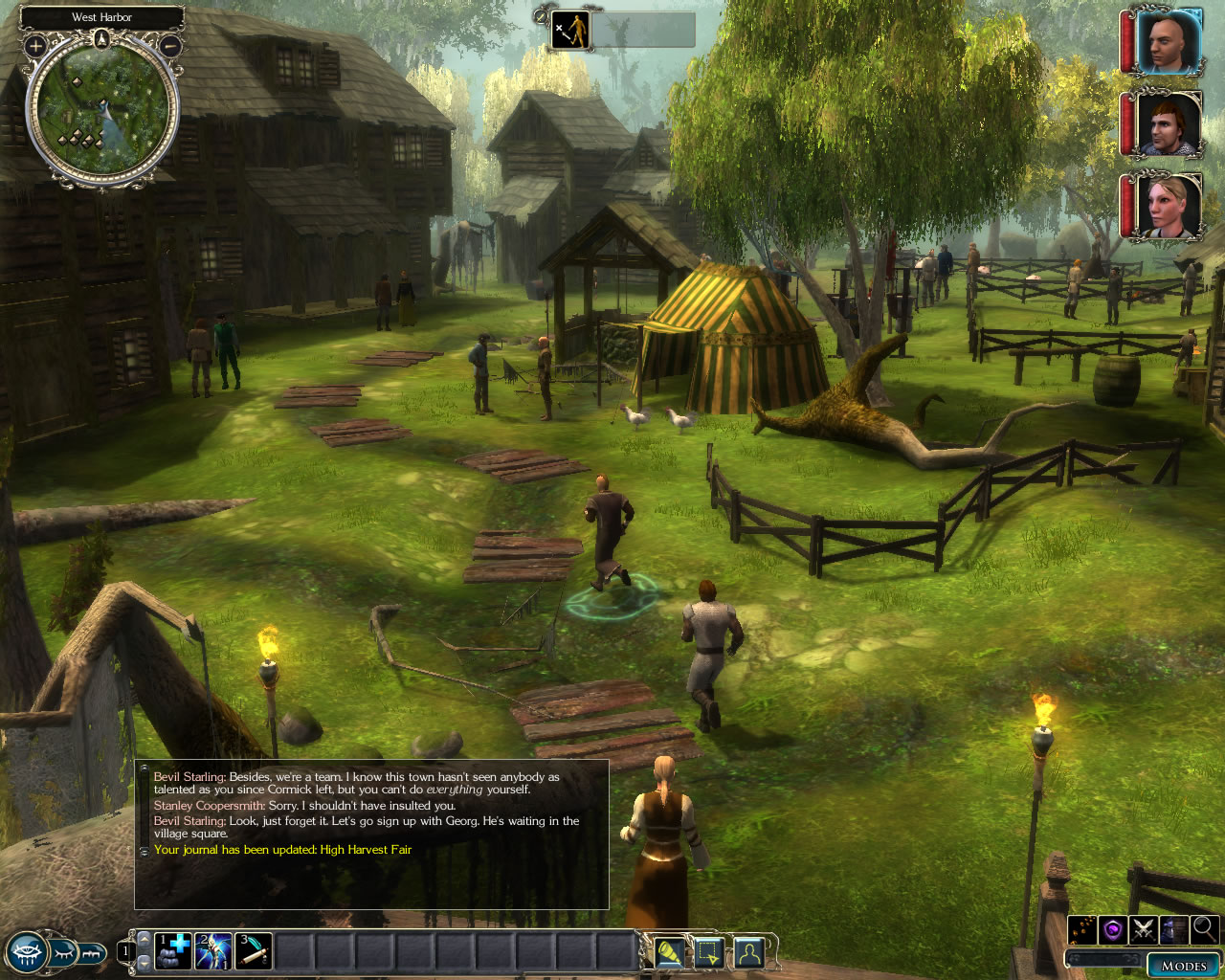Zoom out the minimap with the minus button
This screenshot has height=980, width=1225.
169,45
